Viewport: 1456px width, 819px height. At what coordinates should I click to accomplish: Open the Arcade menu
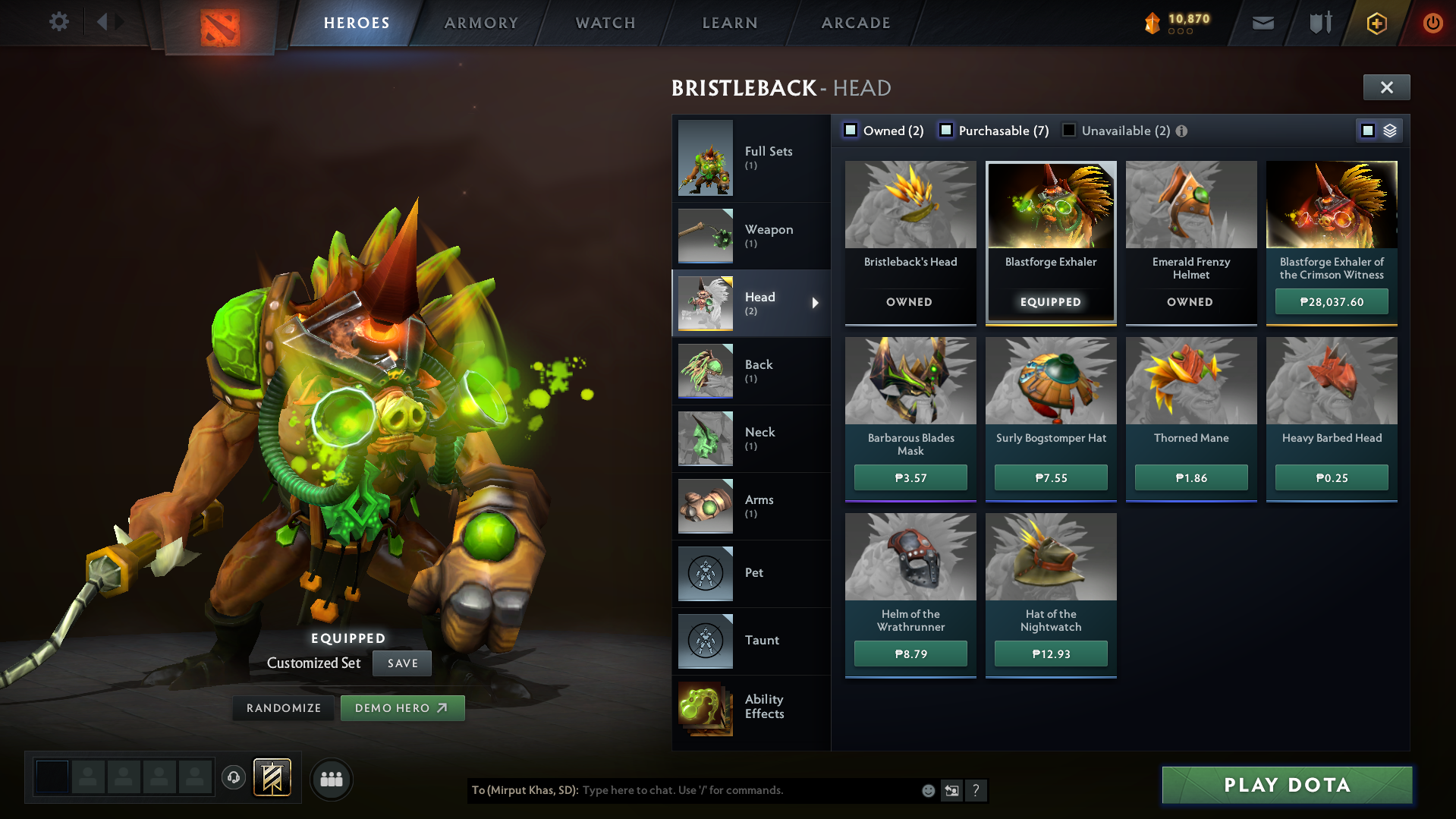855,23
